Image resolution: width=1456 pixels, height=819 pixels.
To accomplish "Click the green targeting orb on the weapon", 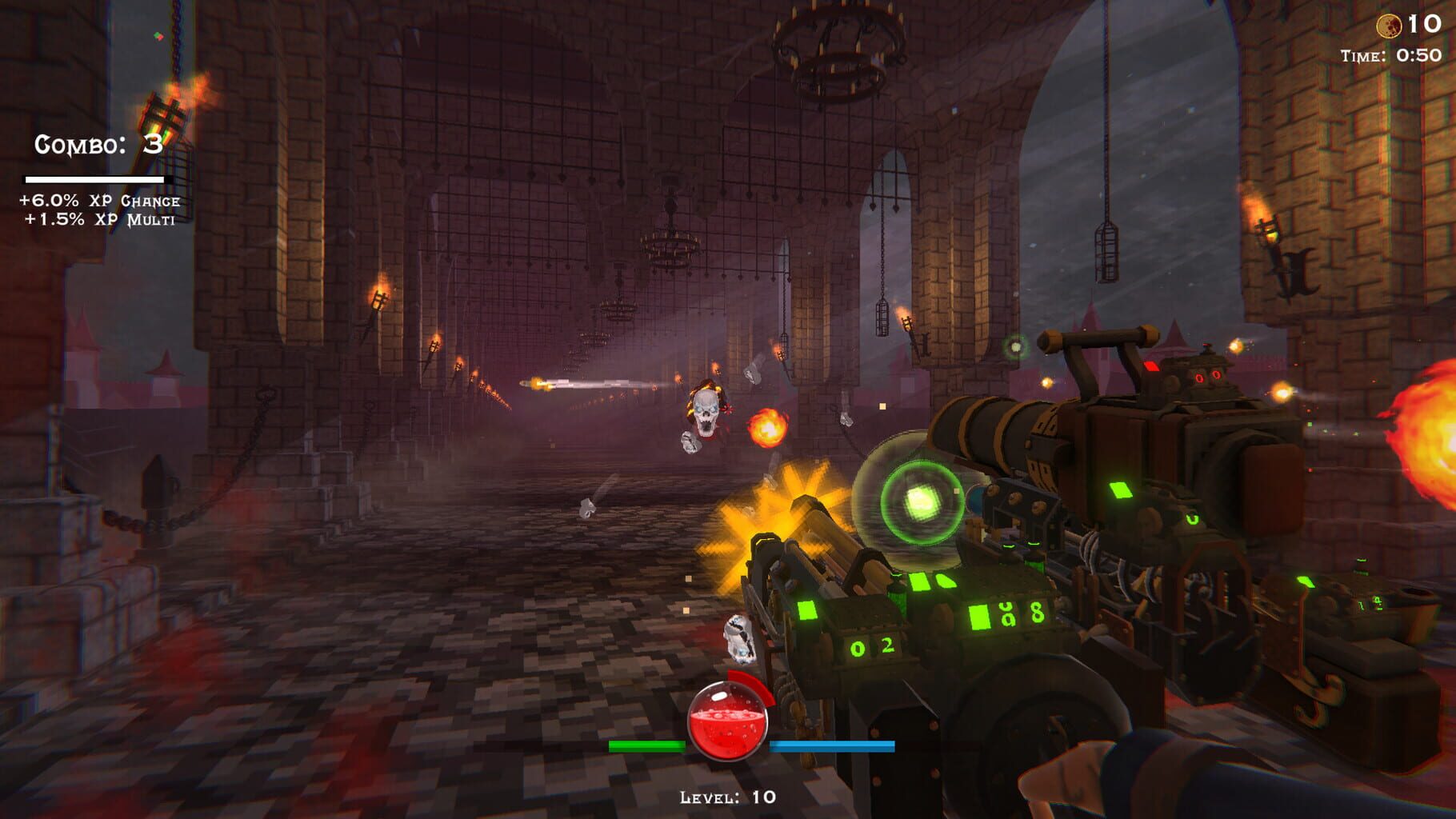I will 922,503.
